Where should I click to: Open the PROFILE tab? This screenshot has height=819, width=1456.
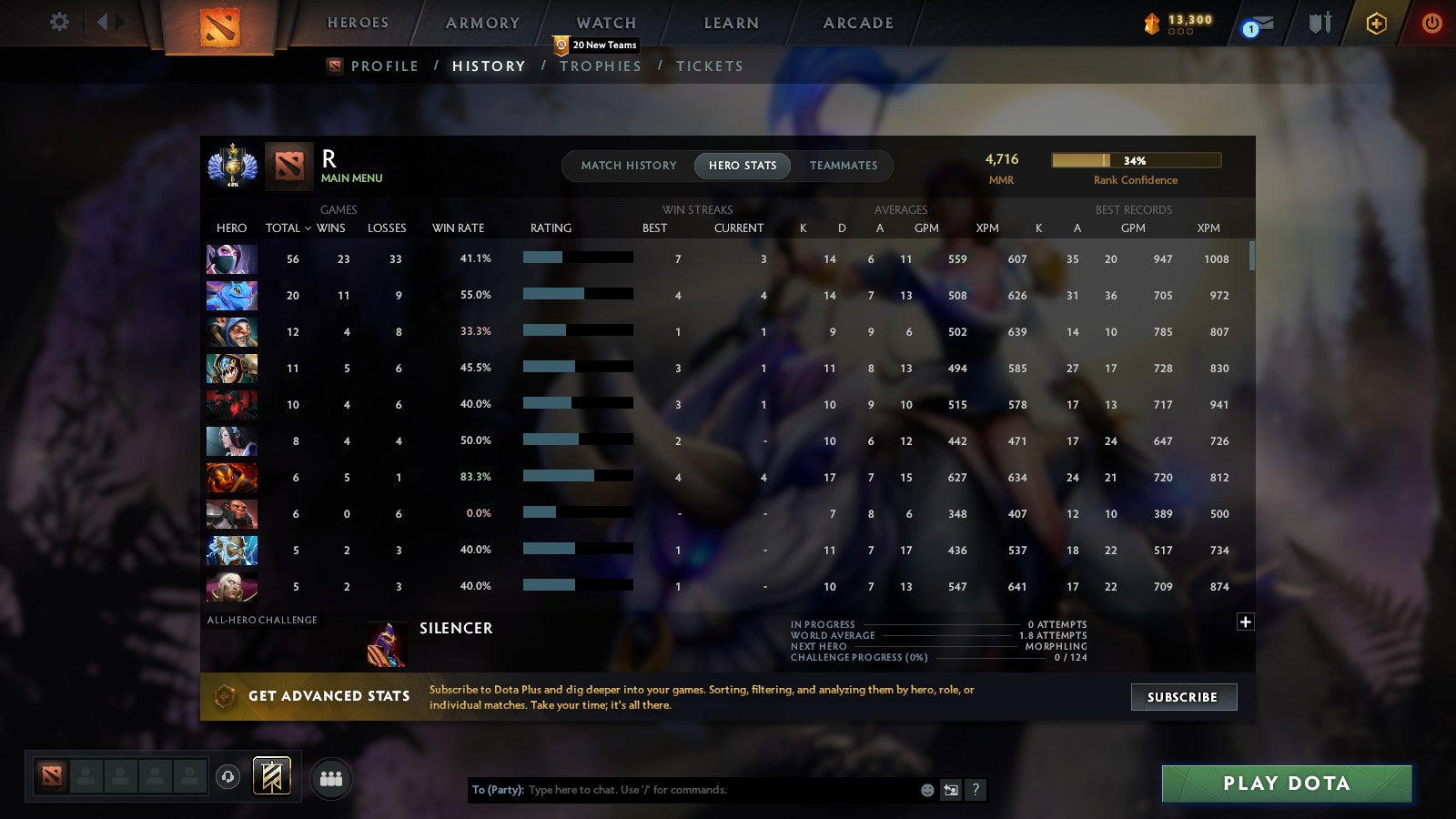coord(385,66)
